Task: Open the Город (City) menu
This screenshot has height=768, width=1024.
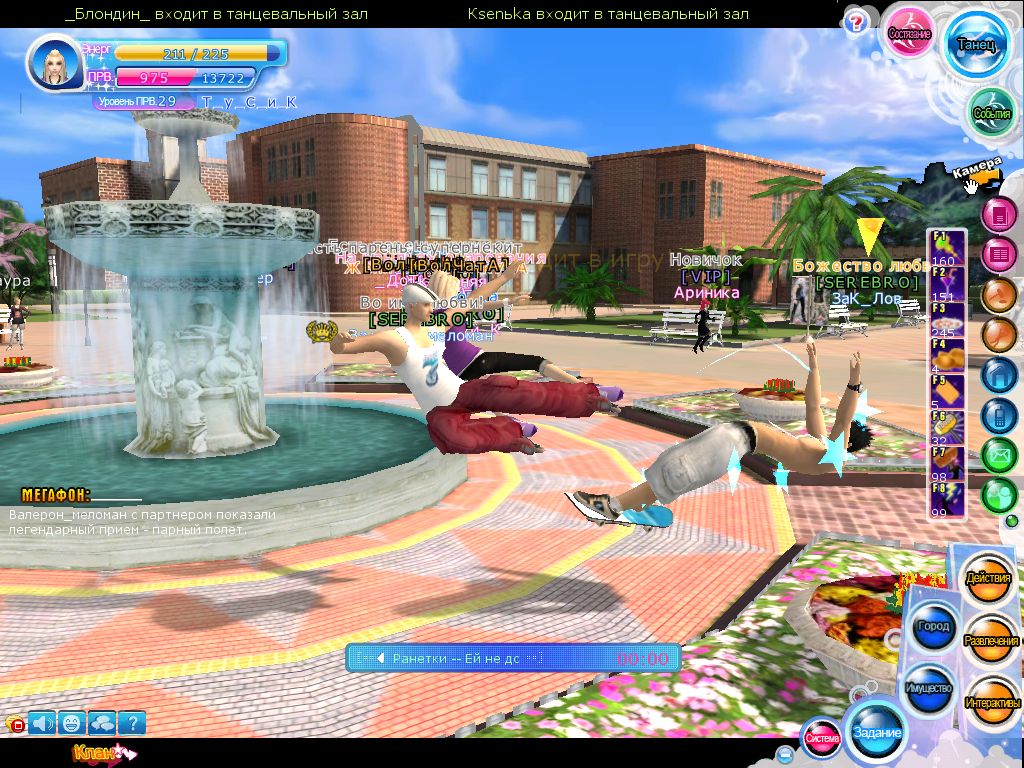Action: (931, 626)
